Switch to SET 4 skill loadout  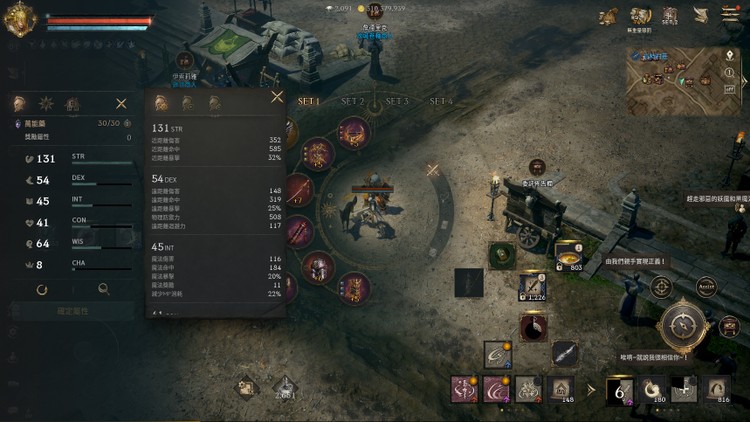coord(441,101)
